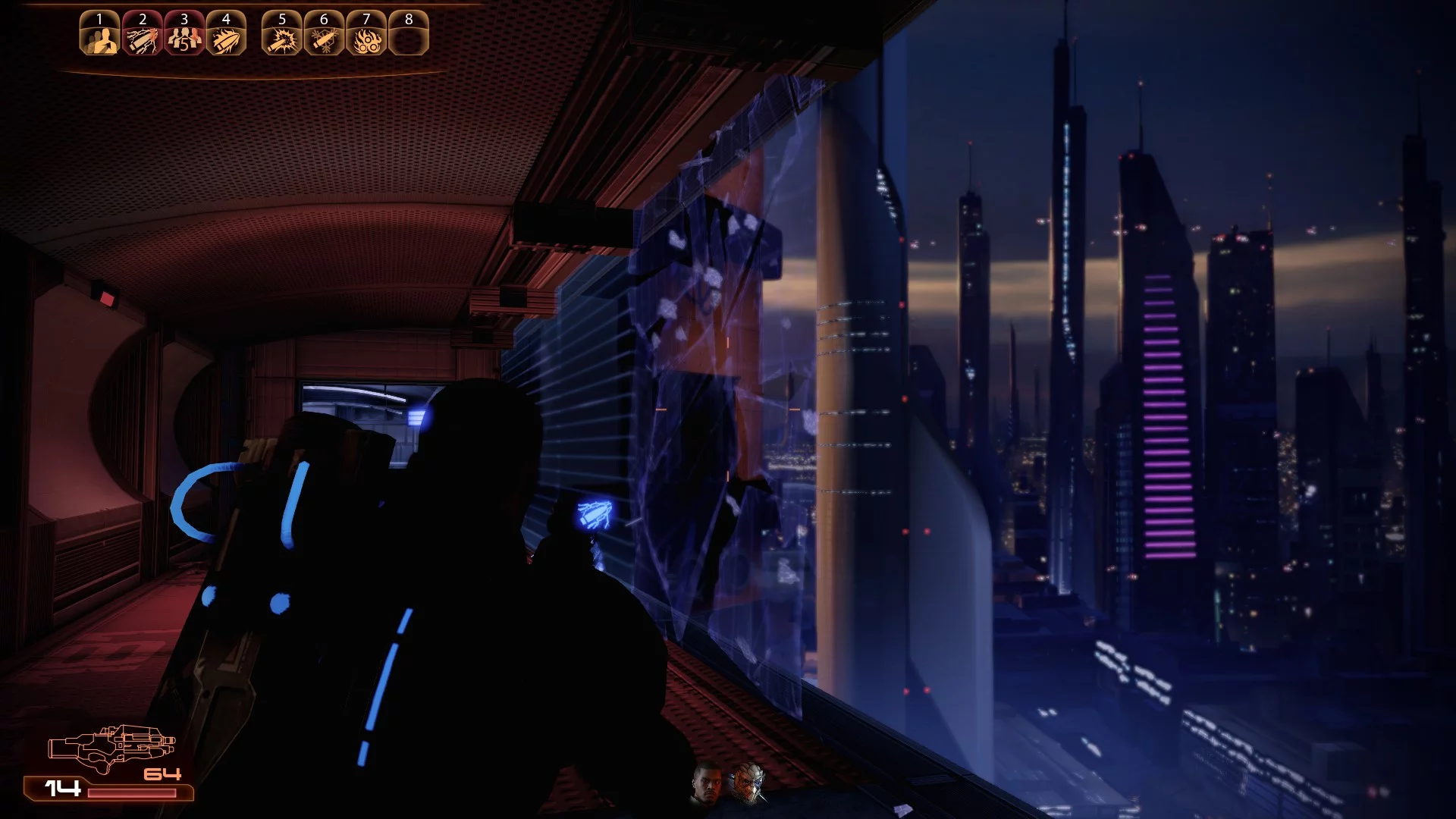The height and width of the screenshot is (819, 1456).
Task: Activate the Unity squad ability in slot 1
Action: (x=100, y=33)
